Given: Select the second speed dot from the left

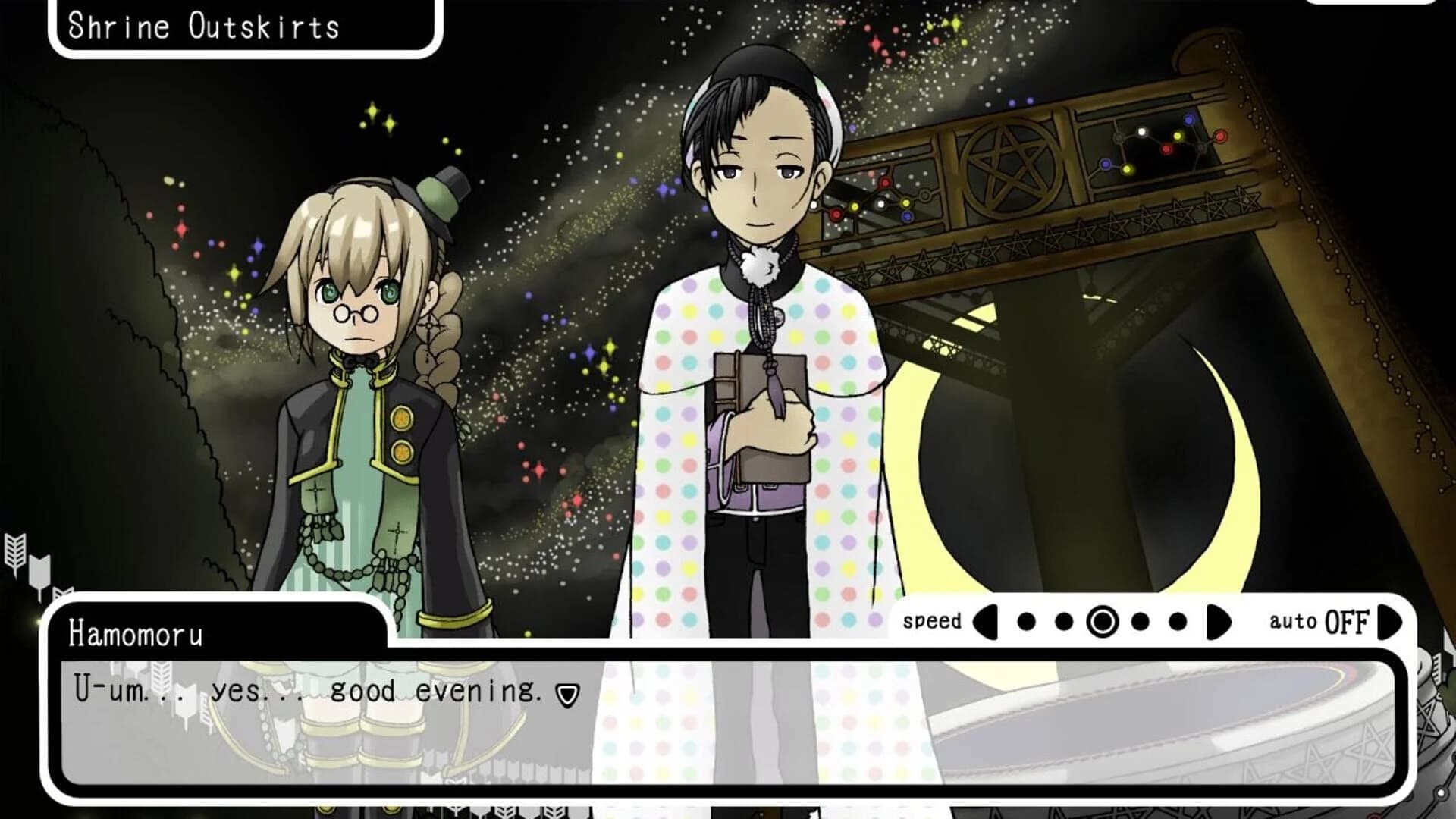Looking at the screenshot, I should (1063, 622).
